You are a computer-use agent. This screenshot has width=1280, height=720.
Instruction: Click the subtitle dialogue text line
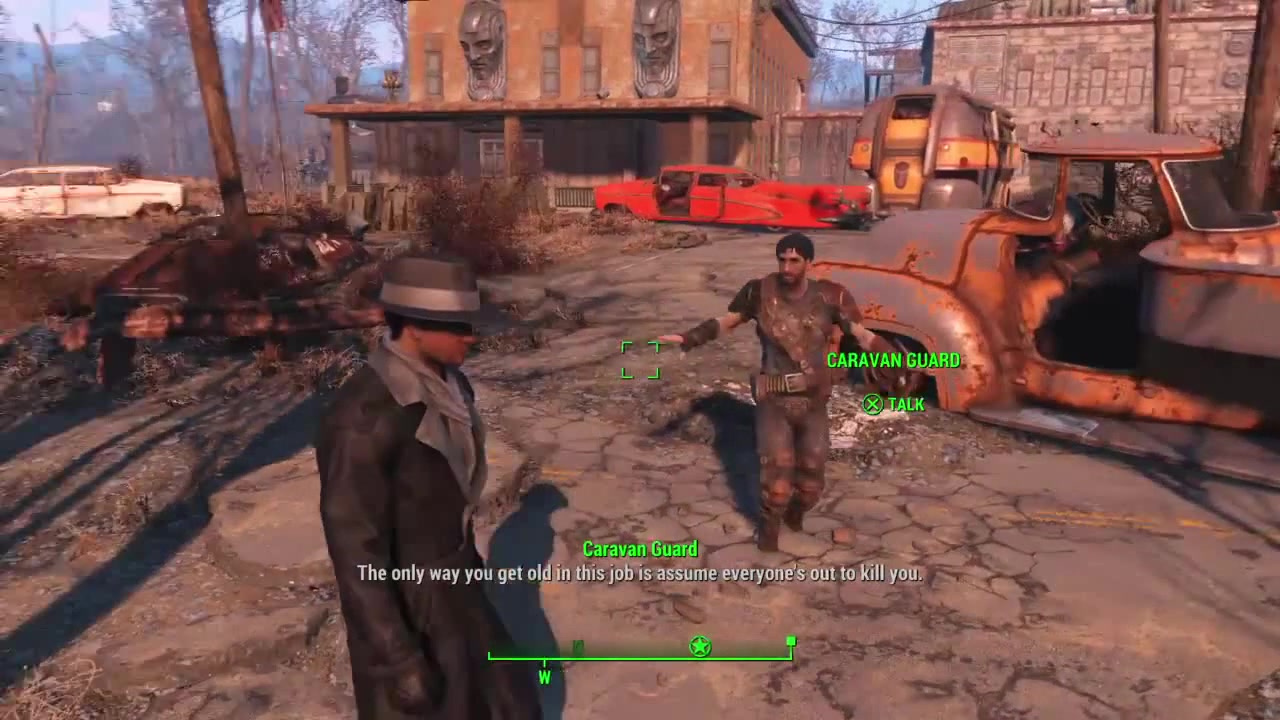pos(640,574)
